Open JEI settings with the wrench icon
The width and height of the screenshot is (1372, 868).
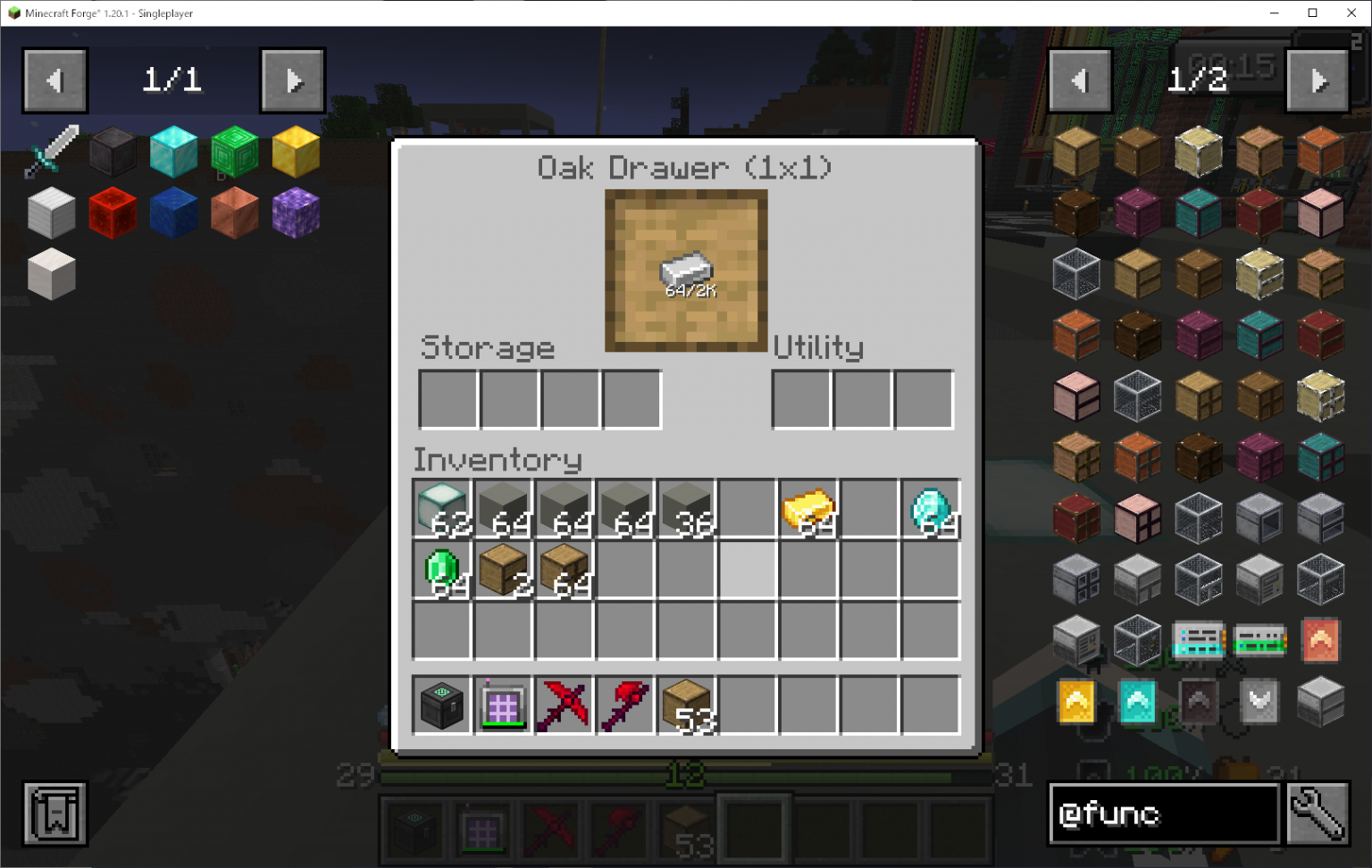[1319, 814]
